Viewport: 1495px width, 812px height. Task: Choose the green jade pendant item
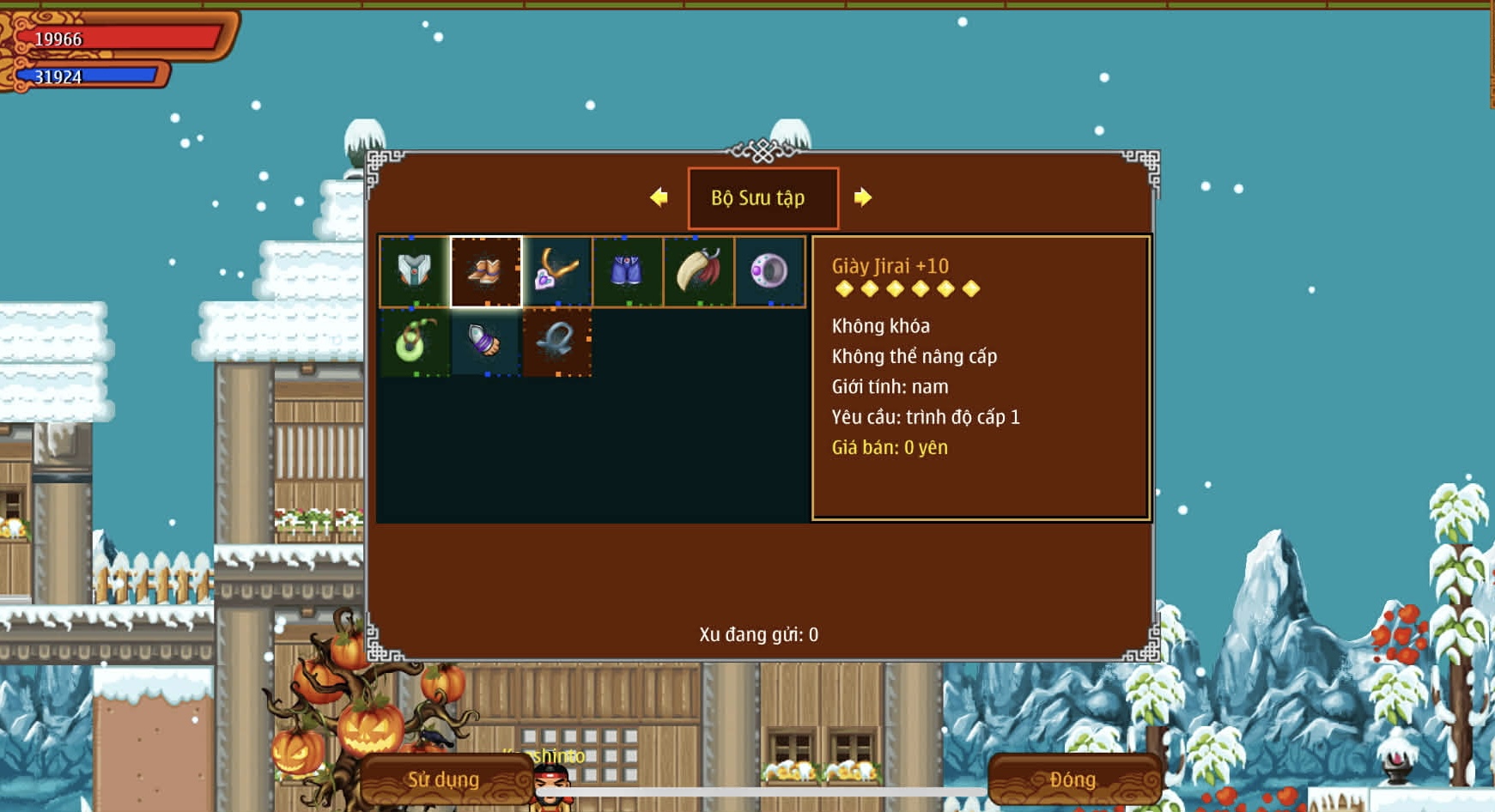pyautogui.click(x=414, y=342)
